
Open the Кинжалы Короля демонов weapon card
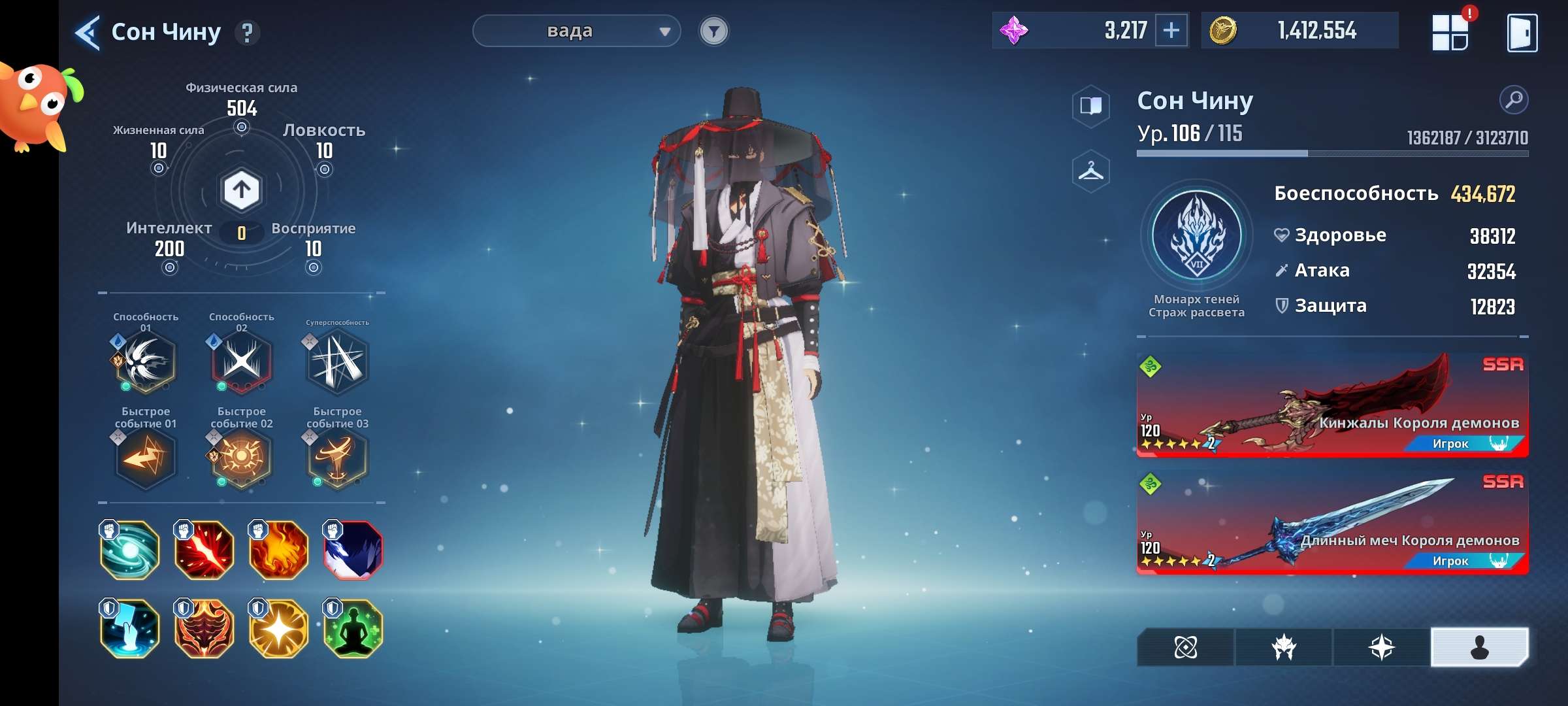(1332, 405)
